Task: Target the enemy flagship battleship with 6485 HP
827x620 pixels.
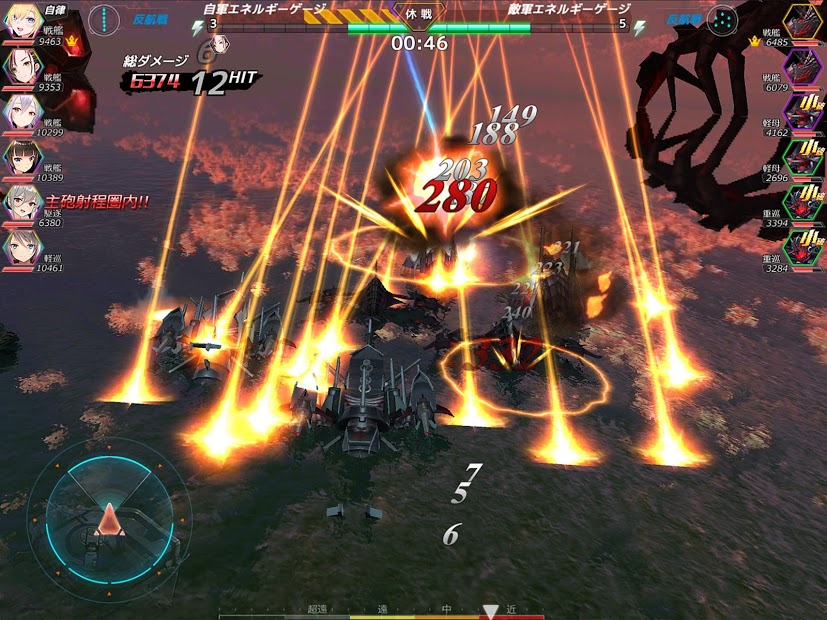Action: [802, 22]
